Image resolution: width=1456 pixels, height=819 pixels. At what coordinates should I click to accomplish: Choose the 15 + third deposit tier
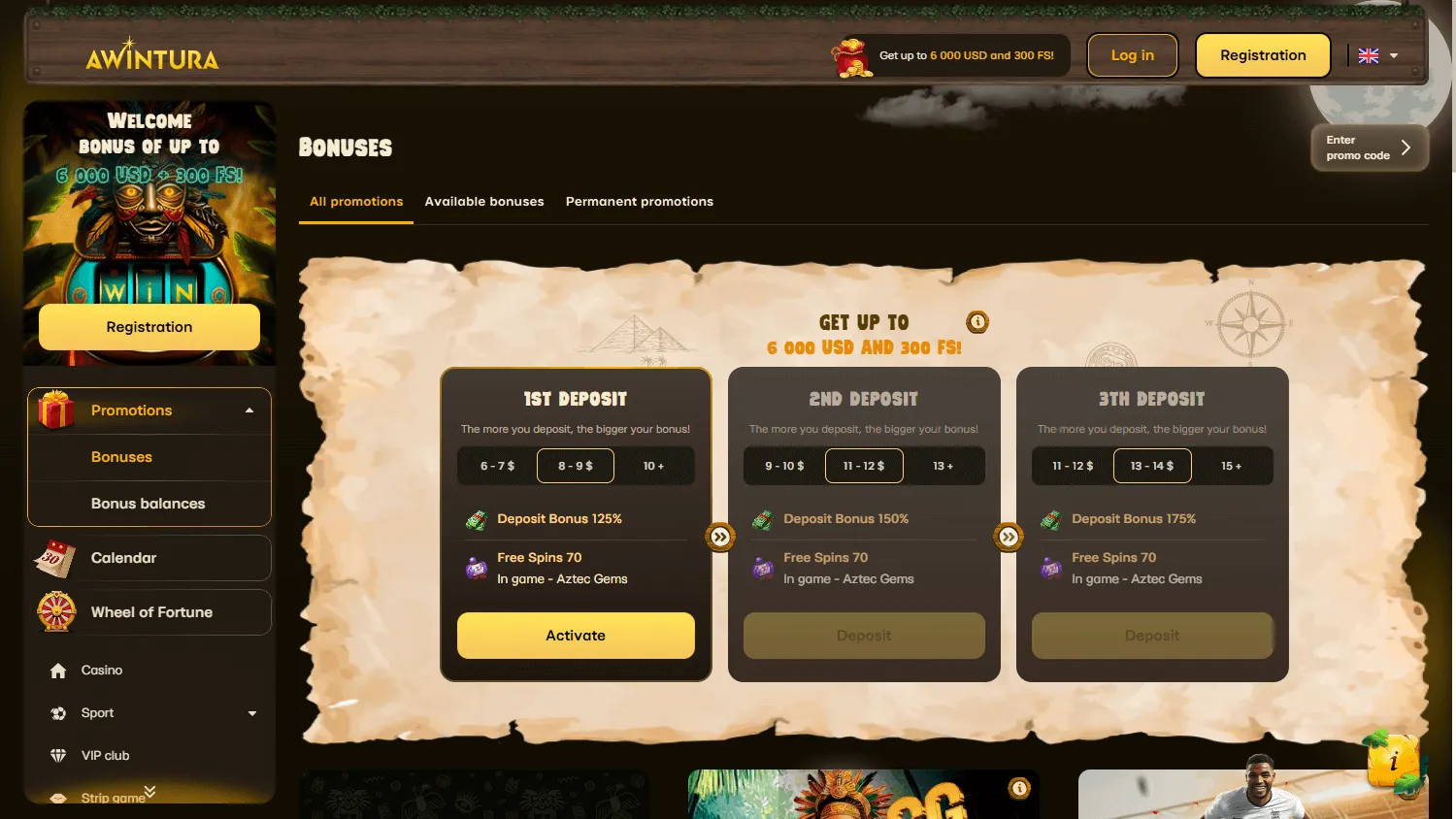coord(1233,466)
